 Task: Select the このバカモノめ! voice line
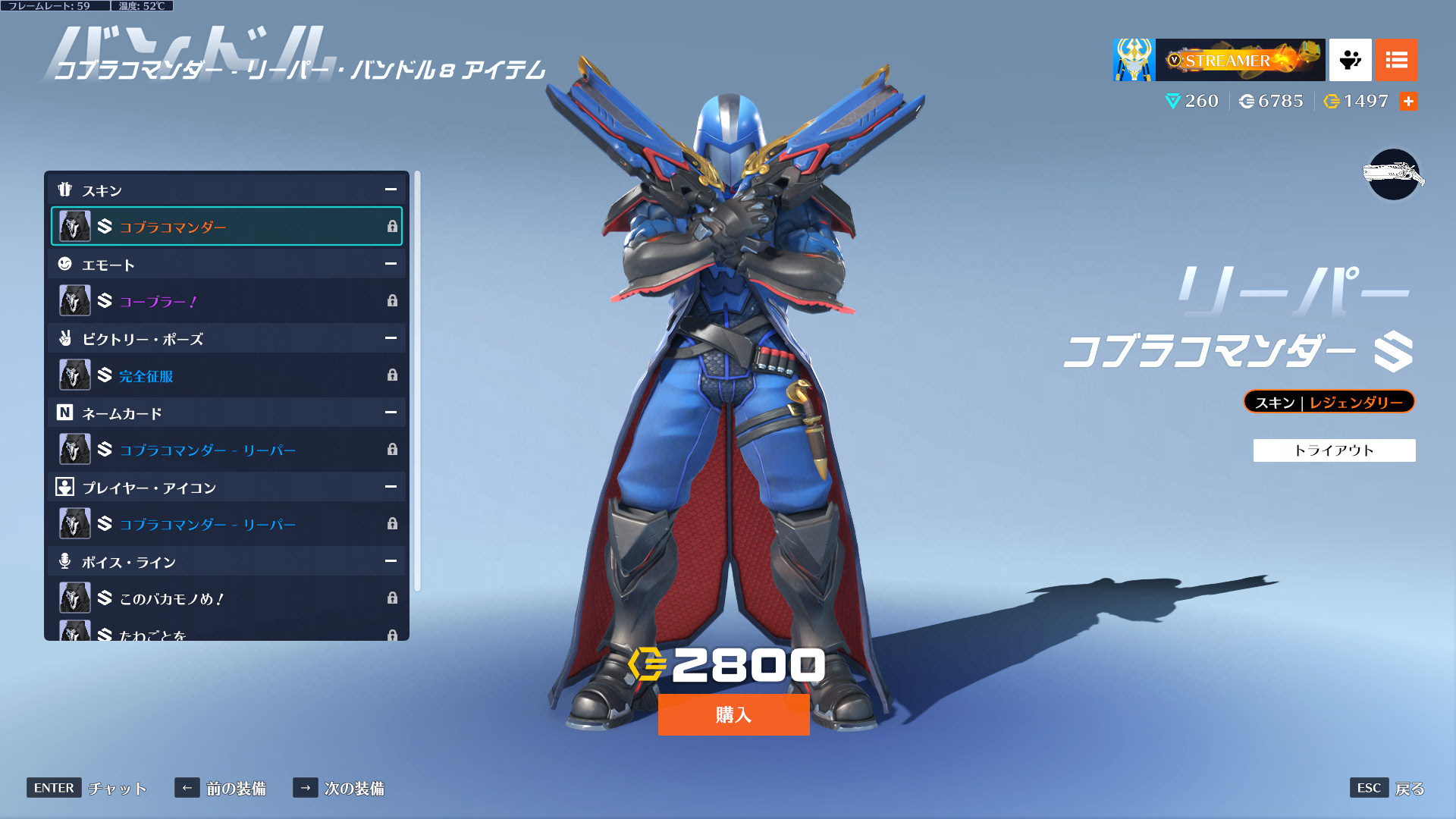pyautogui.click(x=227, y=598)
